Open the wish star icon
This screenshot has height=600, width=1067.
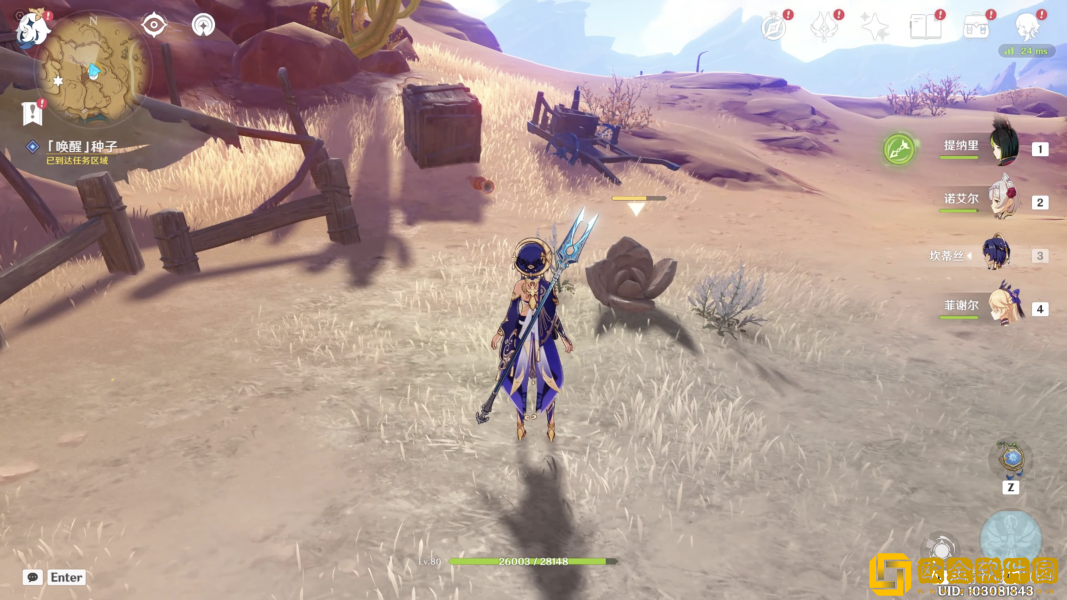coord(875,27)
